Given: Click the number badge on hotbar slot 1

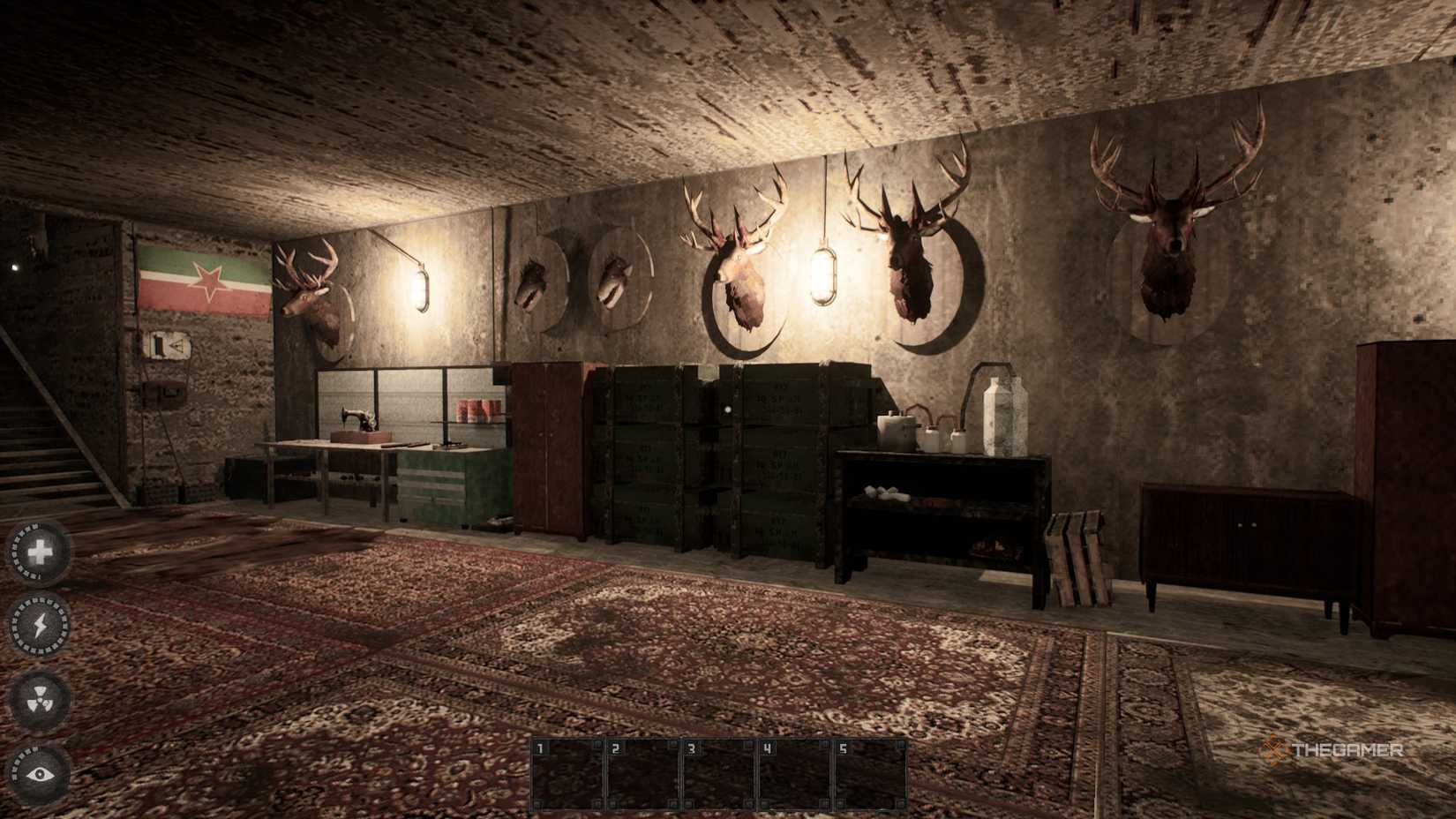Looking at the screenshot, I should point(540,748).
